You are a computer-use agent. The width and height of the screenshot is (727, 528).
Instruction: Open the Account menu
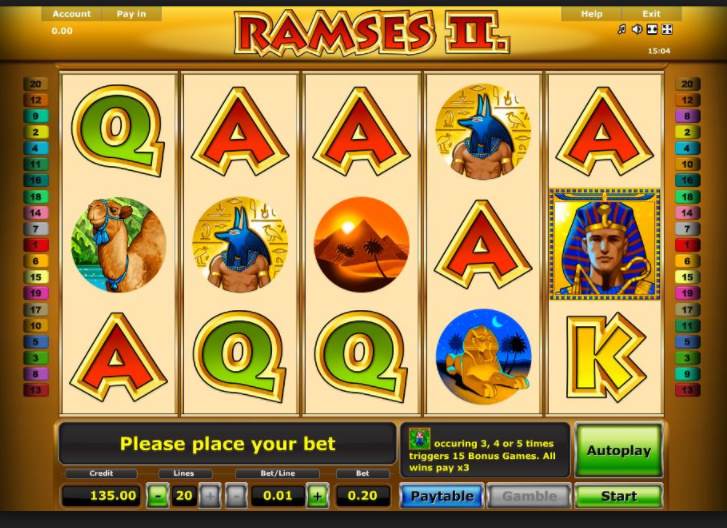coord(72,14)
